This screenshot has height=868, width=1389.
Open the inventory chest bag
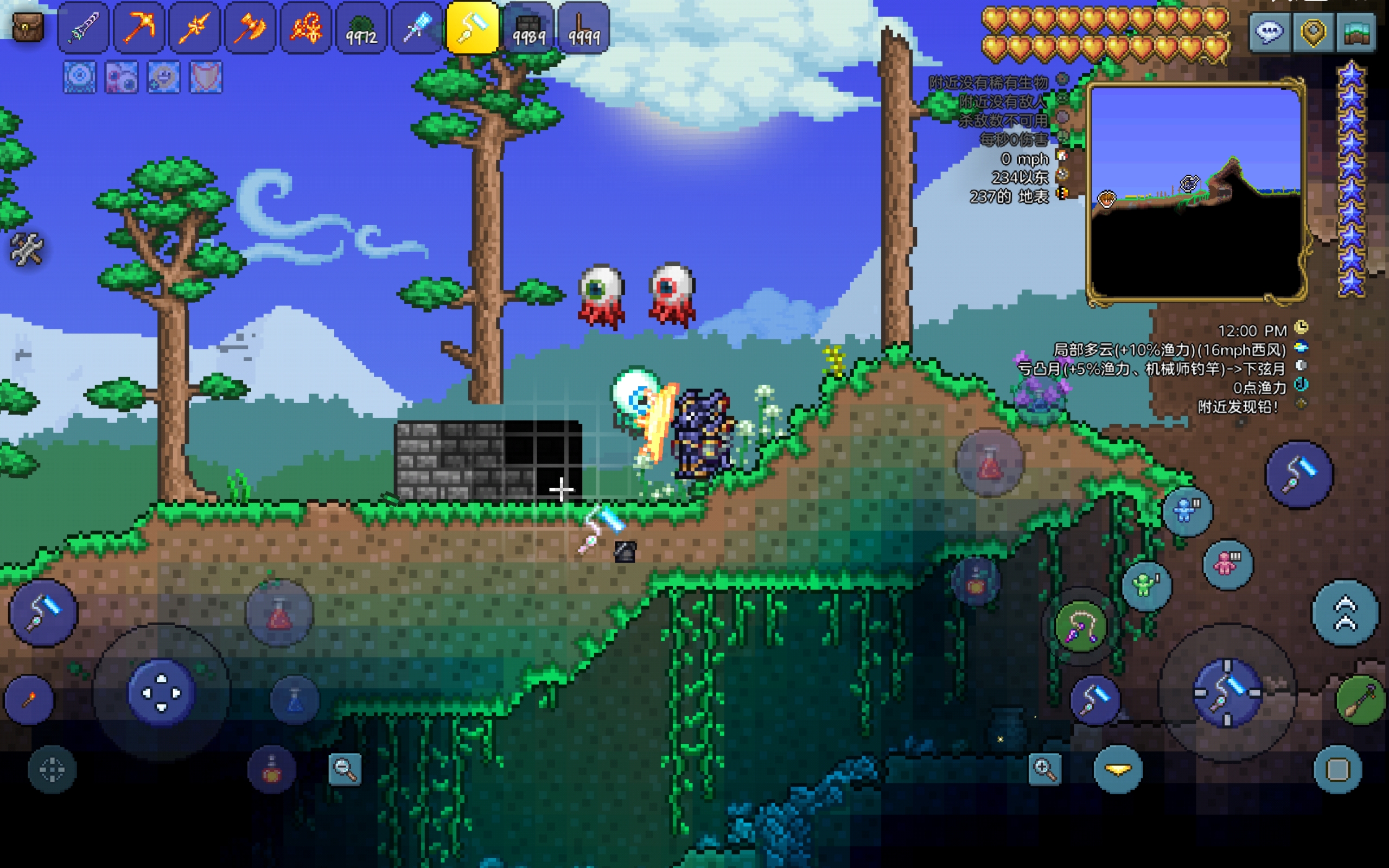coord(27,27)
